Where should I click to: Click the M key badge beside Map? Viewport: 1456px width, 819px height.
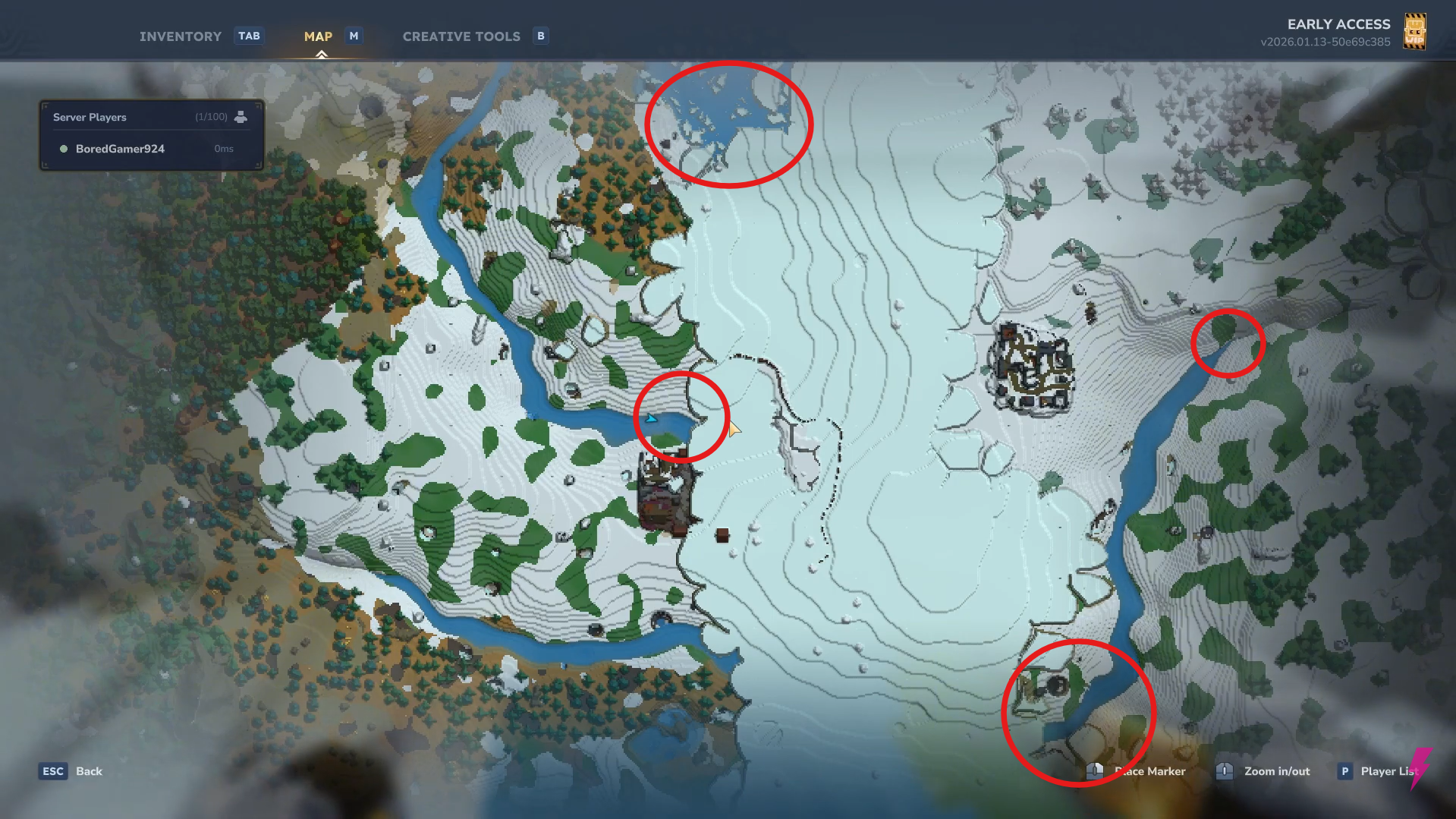point(353,36)
